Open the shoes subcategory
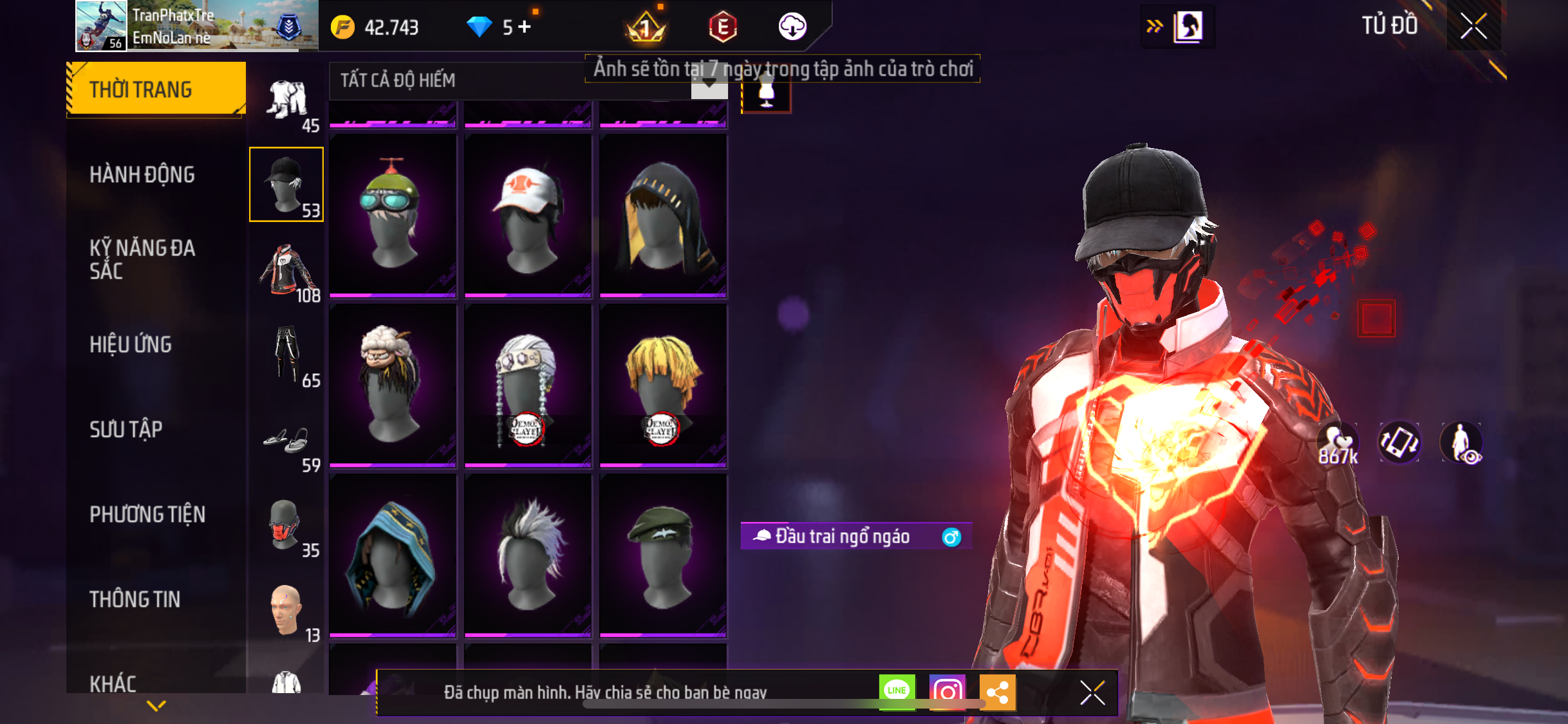Image resolution: width=1568 pixels, height=724 pixels. (287, 441)
